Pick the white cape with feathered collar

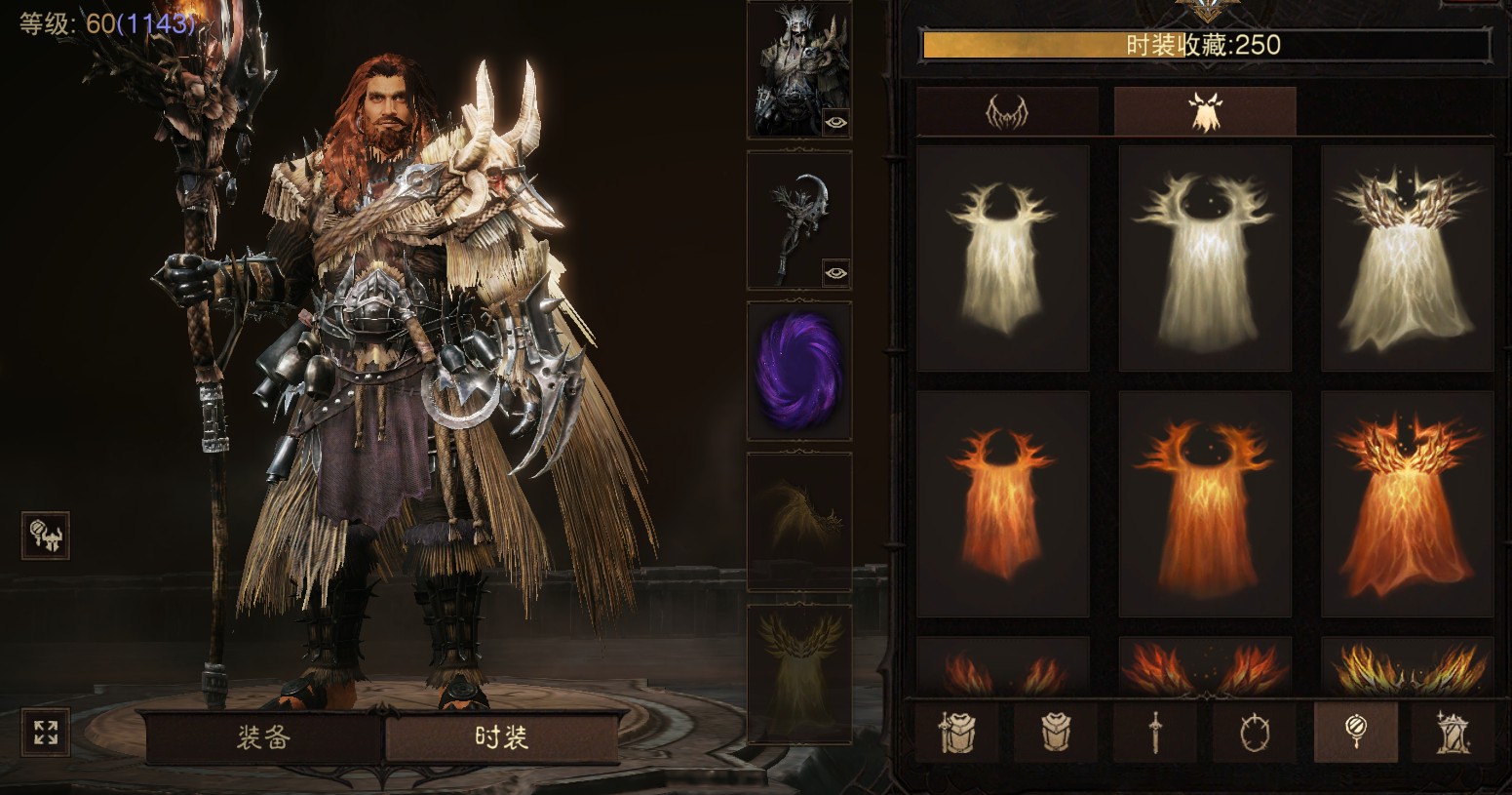coord(1407,258)
